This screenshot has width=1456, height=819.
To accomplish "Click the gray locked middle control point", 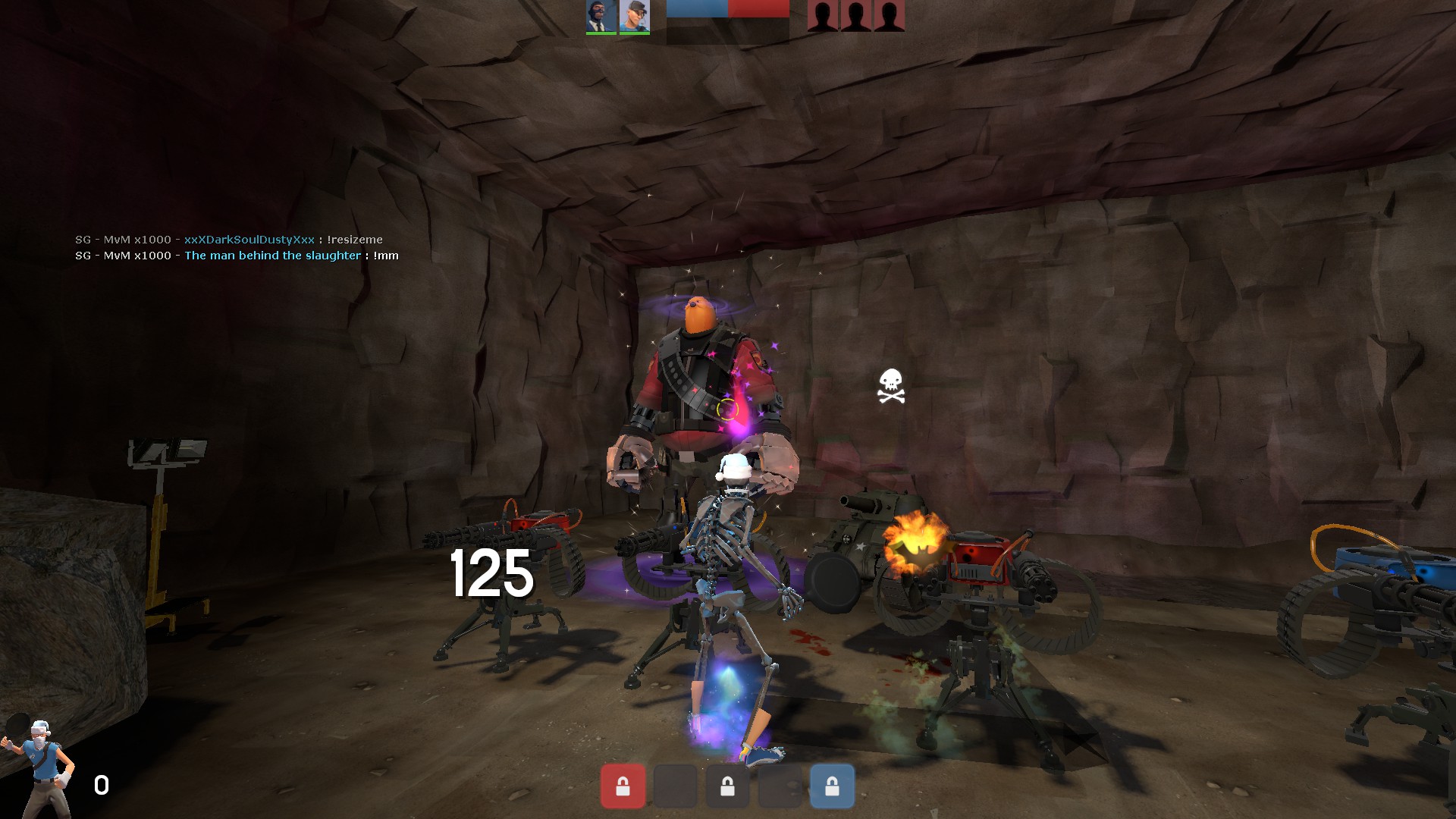I will pos(727,786).
